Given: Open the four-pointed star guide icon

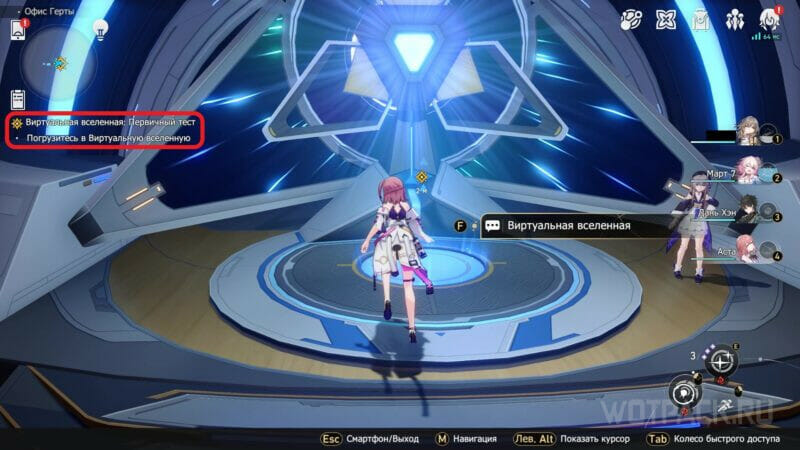Looking at the screenshot, I should (x=666, y=19).
